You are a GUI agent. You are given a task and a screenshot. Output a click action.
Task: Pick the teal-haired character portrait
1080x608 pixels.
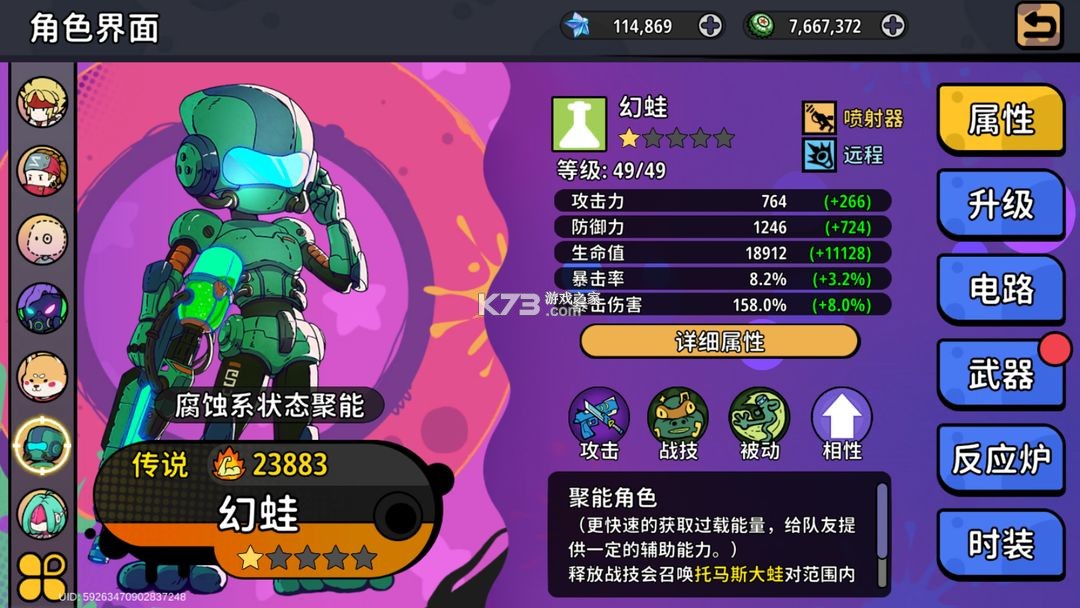[x=42, y=514]
